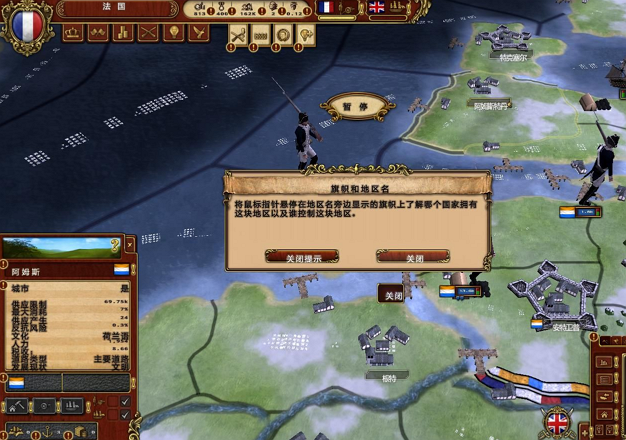
Task: Close the flags and region names tip
Action: [x=412, y=257]
